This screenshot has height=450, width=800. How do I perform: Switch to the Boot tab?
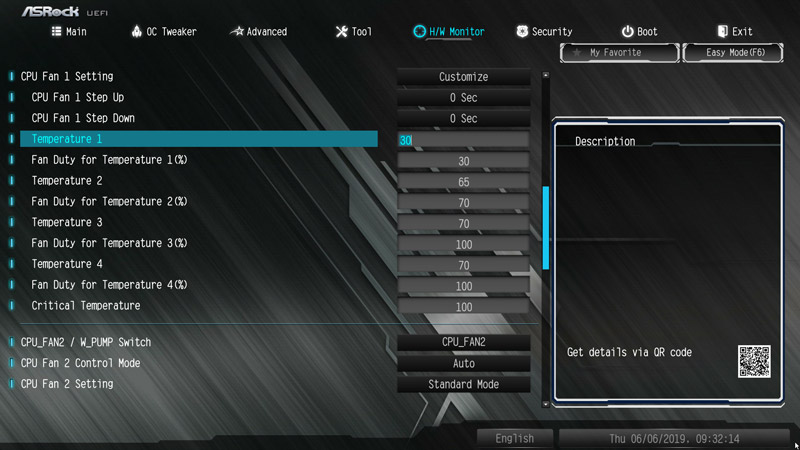[639, 32]
